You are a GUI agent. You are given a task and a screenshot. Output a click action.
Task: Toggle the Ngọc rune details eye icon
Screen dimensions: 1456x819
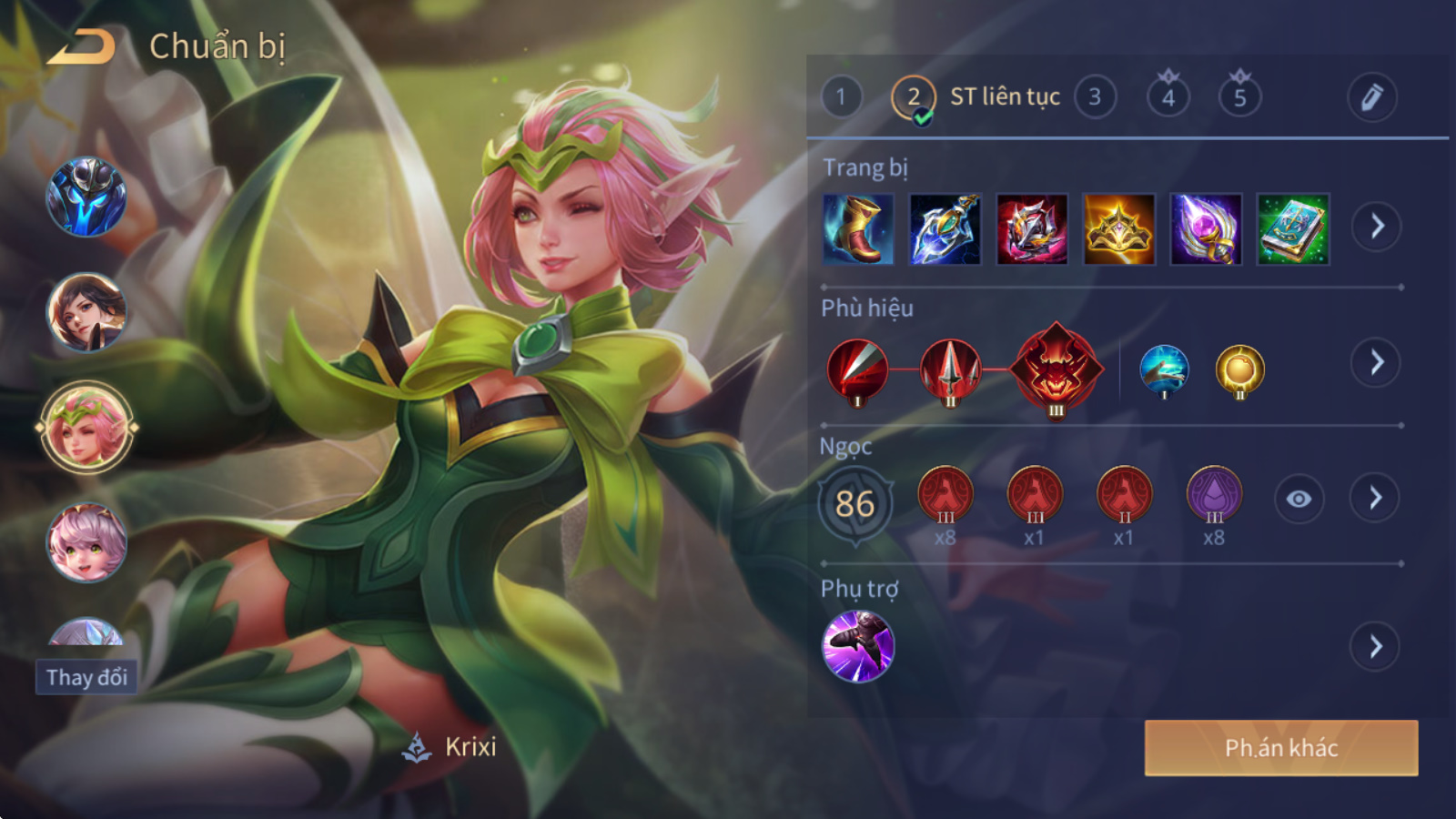coord(1299,499)
